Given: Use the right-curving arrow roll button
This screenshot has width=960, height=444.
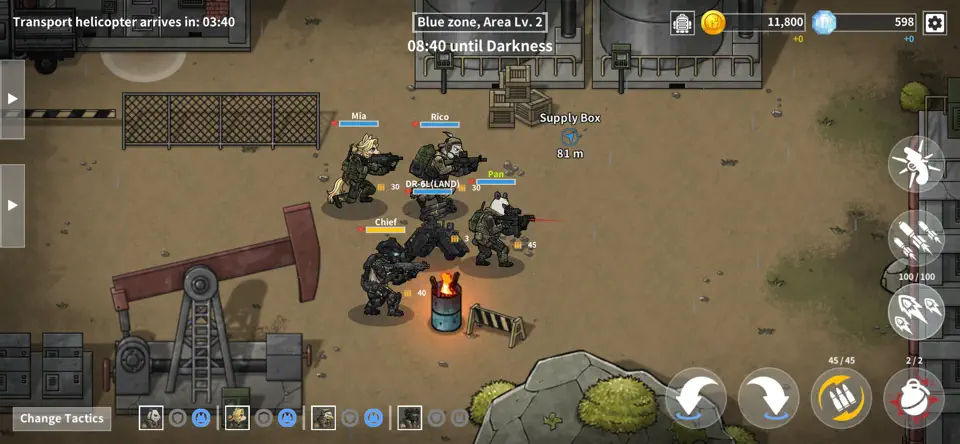Looking at the screenshot, I should click(x=768, y=398).
